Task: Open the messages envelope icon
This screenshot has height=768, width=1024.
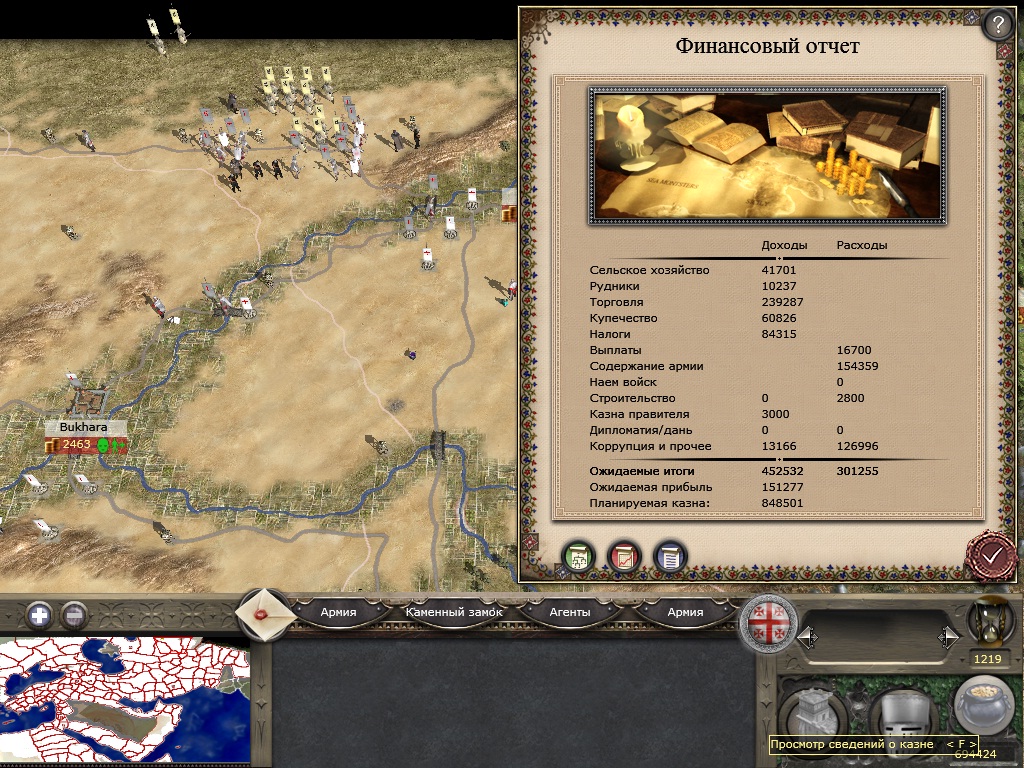Action: (264, 613)
